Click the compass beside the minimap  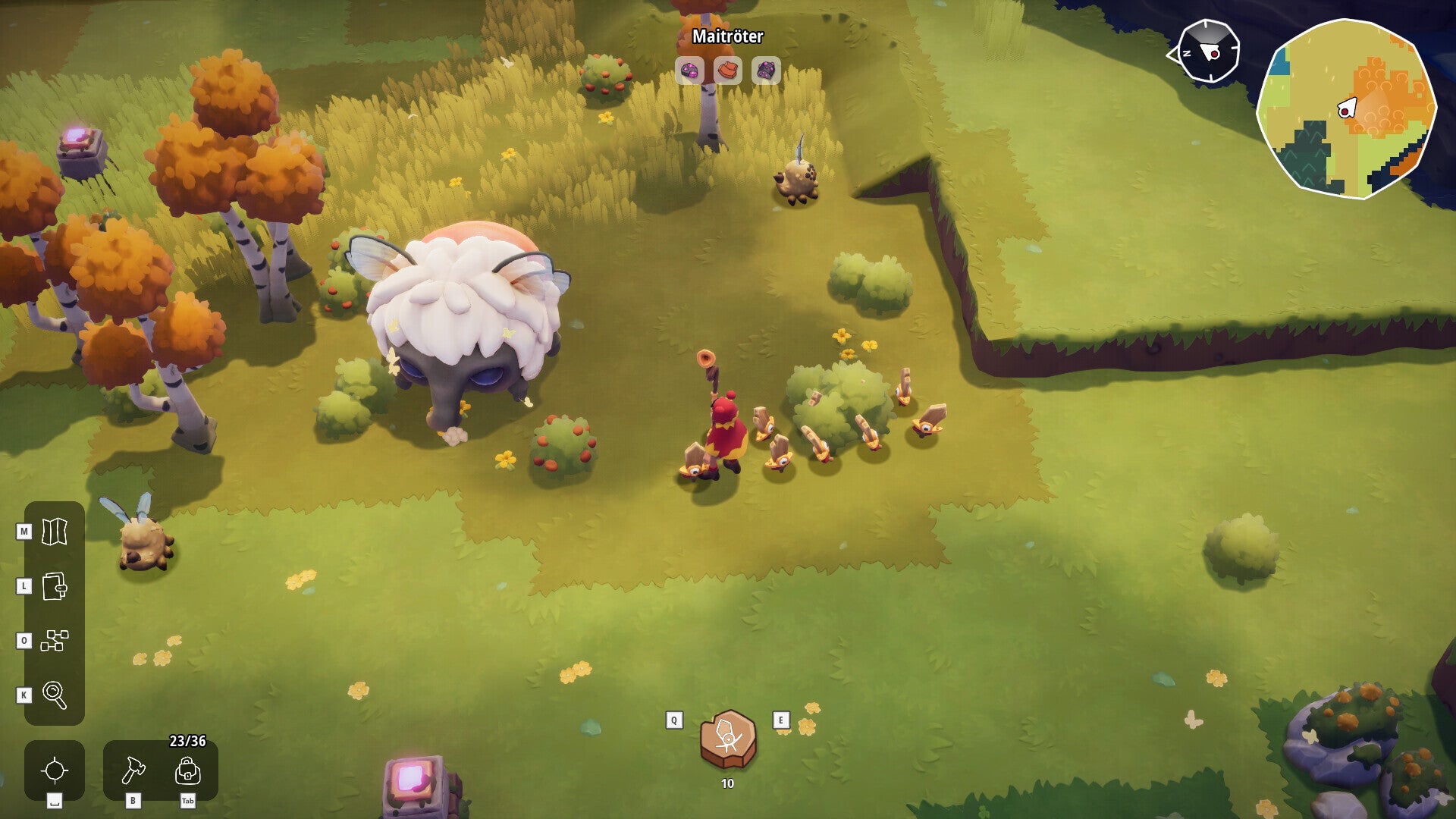(1208, 52)
